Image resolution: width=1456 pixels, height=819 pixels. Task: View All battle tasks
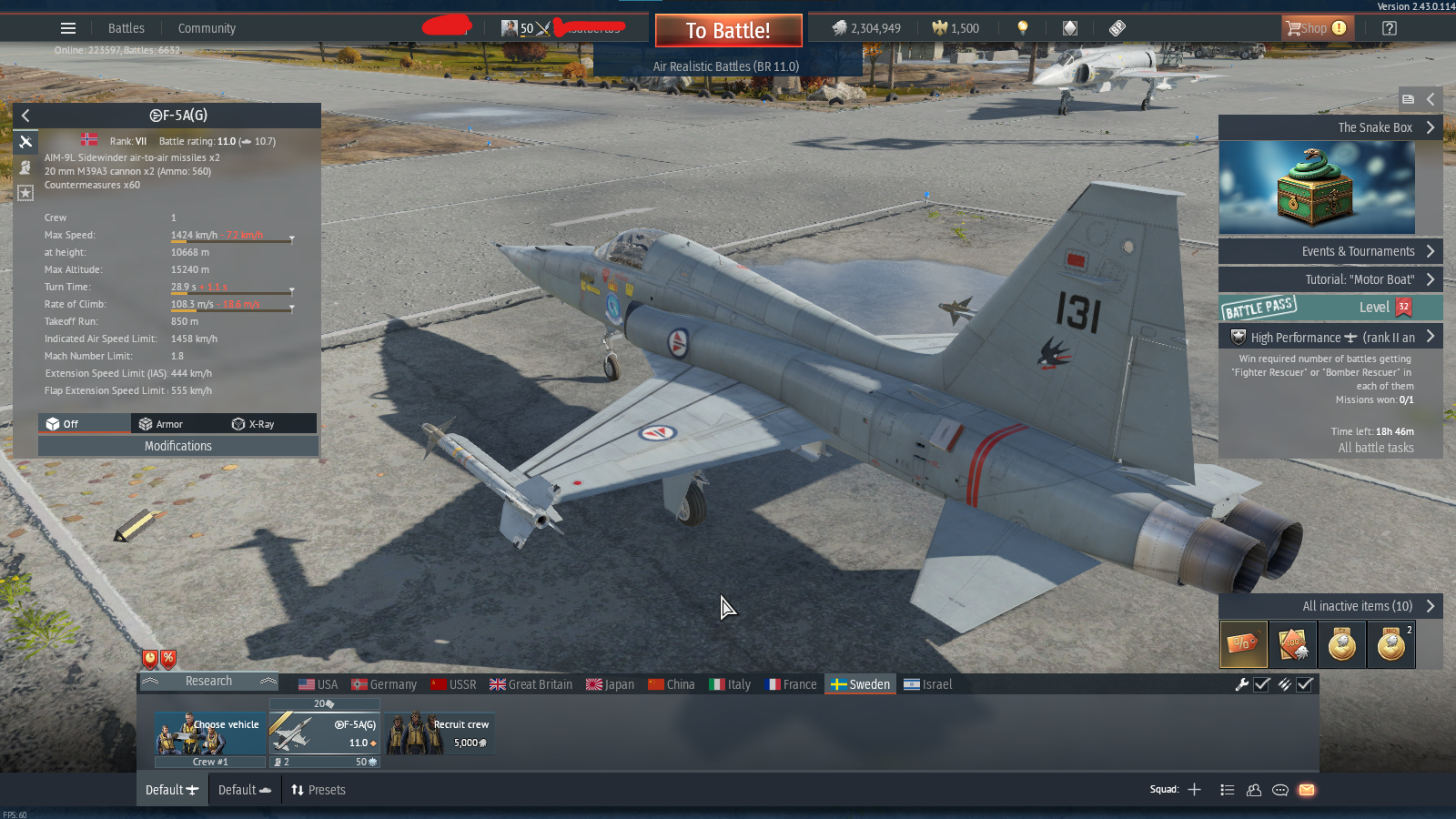pyautogui.click(x=1376, y=448)
